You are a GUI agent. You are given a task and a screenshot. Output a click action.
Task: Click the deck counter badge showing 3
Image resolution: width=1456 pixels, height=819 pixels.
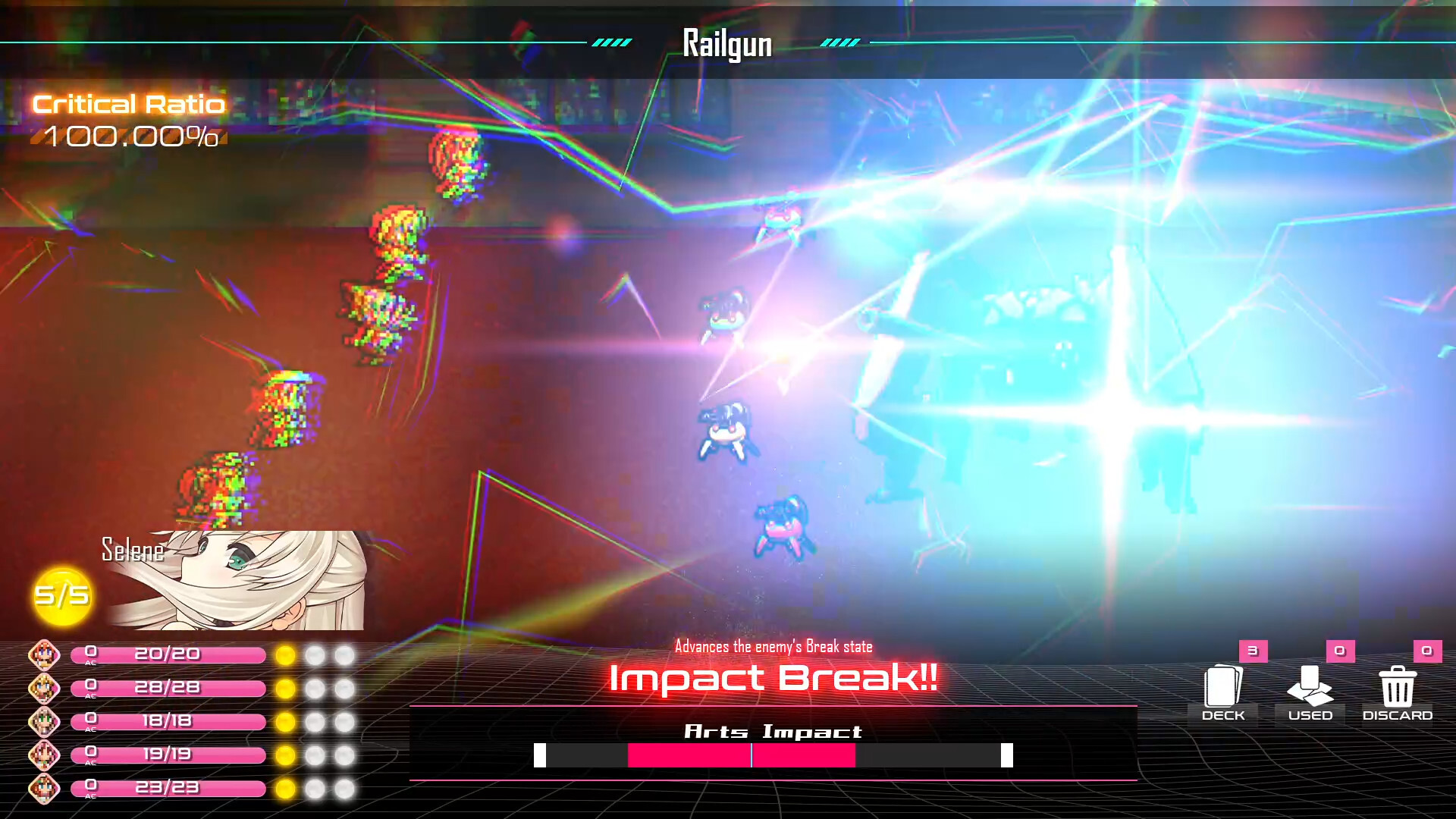[x=1252, y=650]
